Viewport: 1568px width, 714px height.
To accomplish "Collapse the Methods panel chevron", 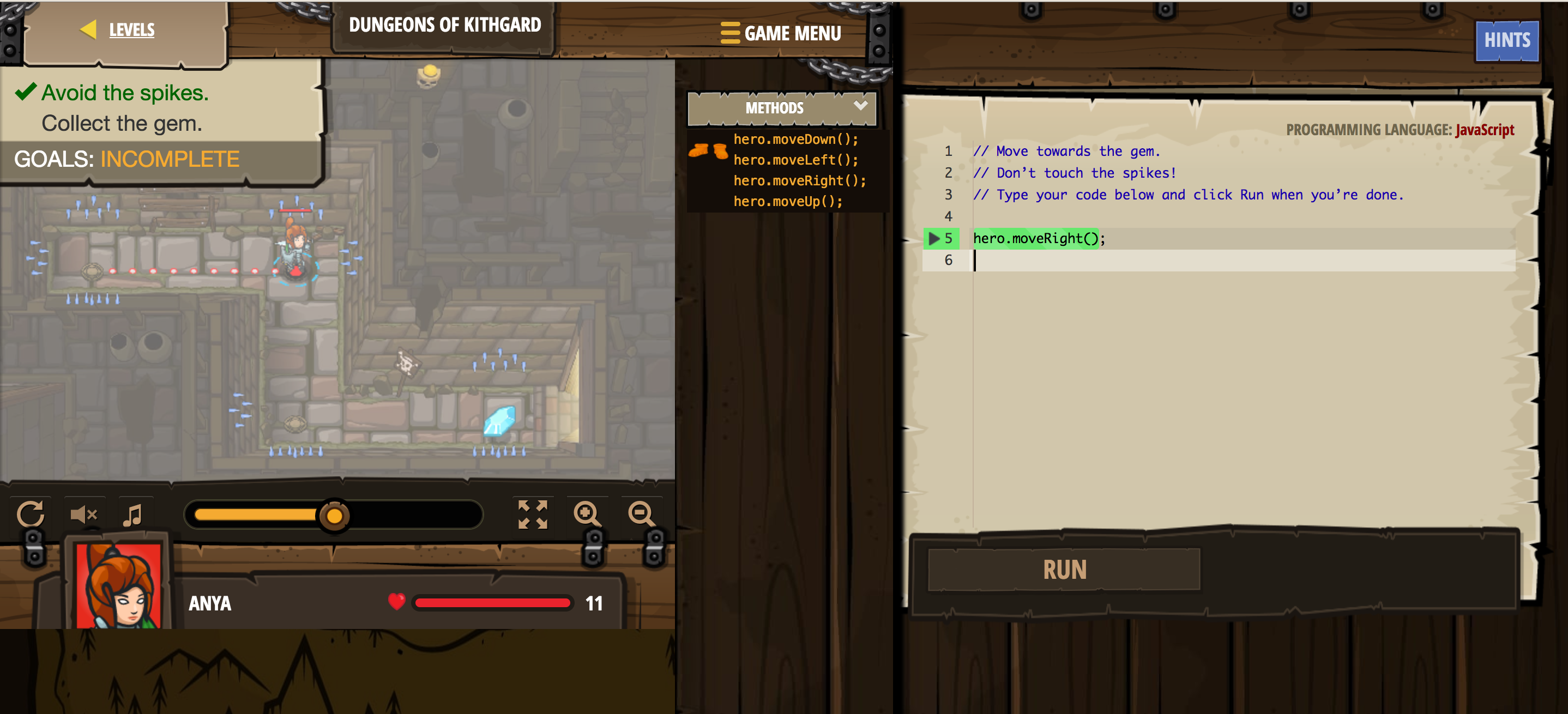I will (861, 106).
